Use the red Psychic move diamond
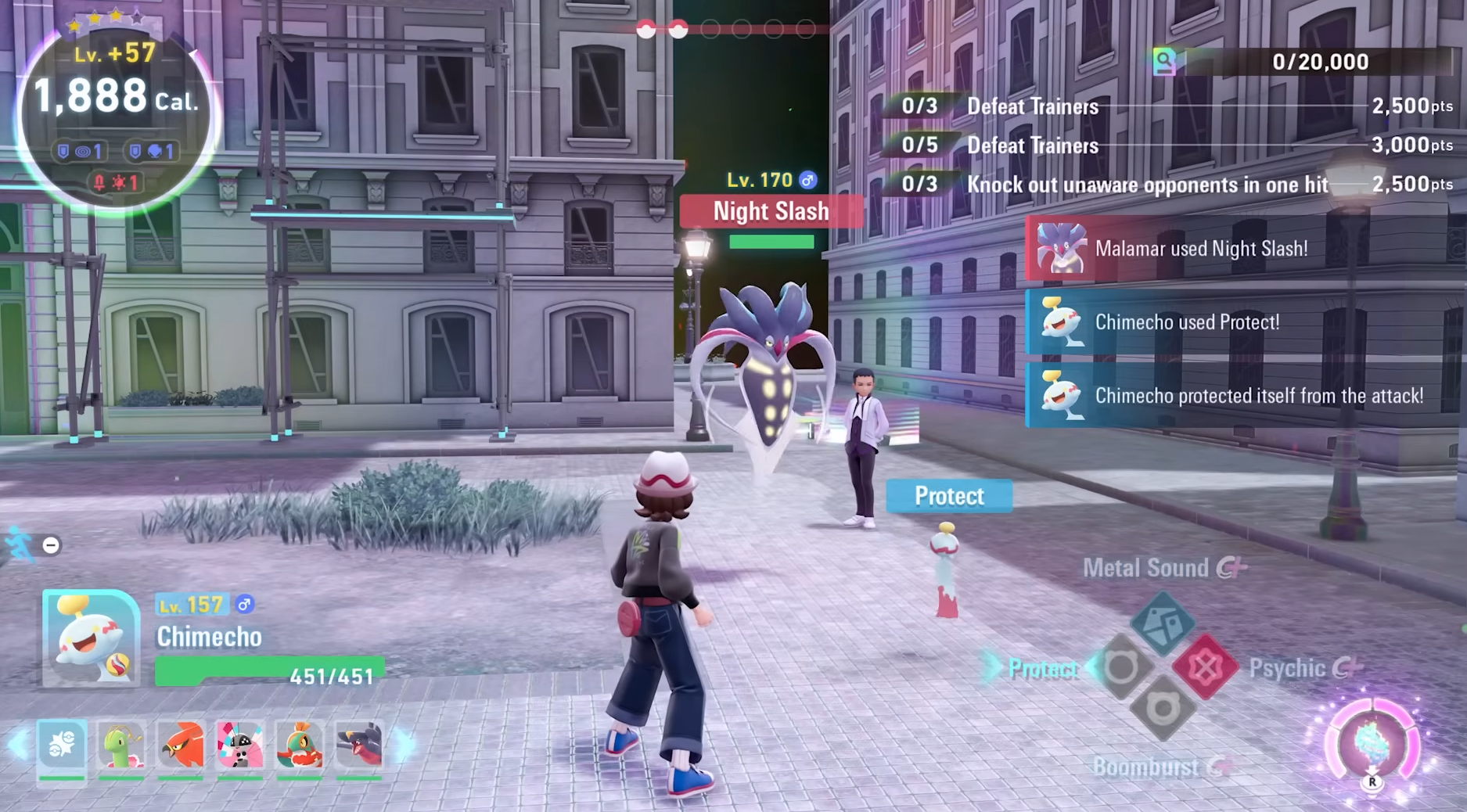 pos(1205,667)
